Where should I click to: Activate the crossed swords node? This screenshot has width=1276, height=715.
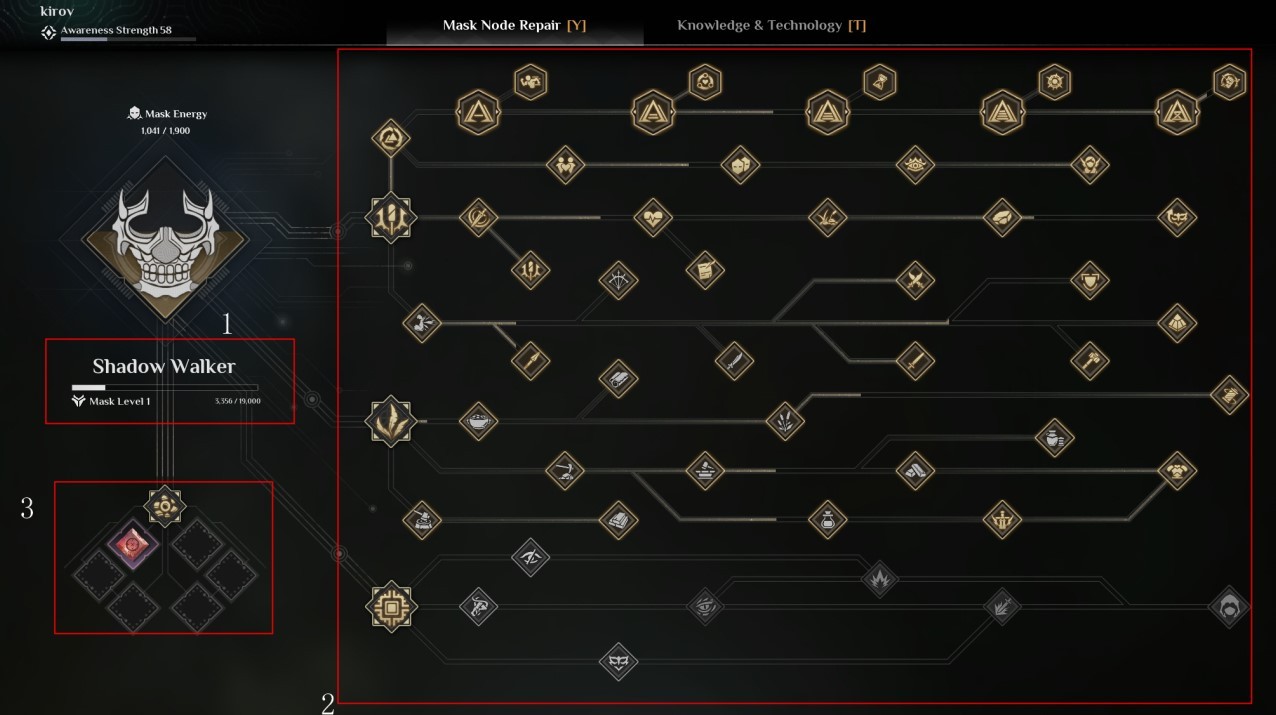[914, 281]
